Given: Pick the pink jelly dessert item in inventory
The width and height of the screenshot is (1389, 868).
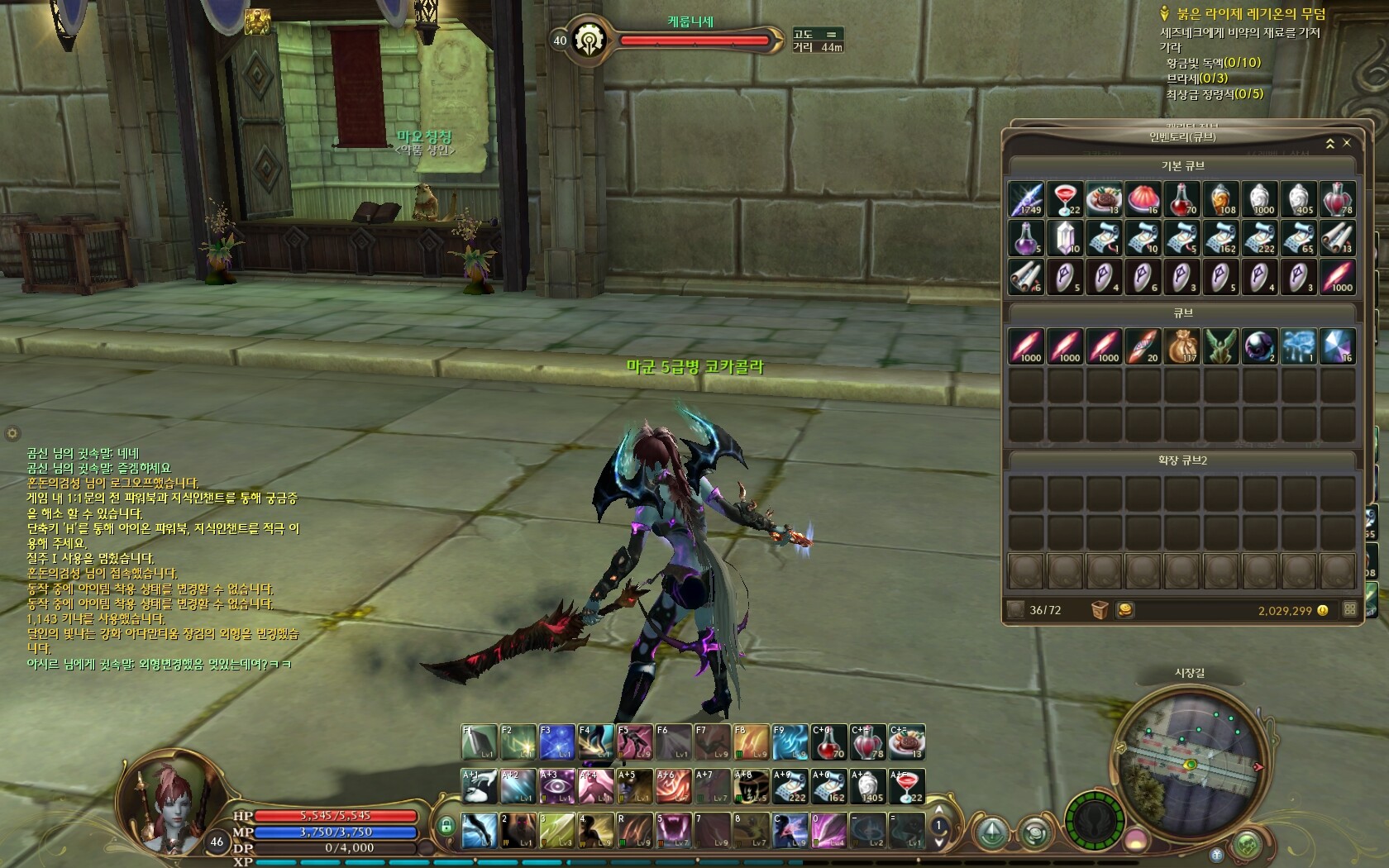Looking at the screenshot, I should click(1143, 199).
